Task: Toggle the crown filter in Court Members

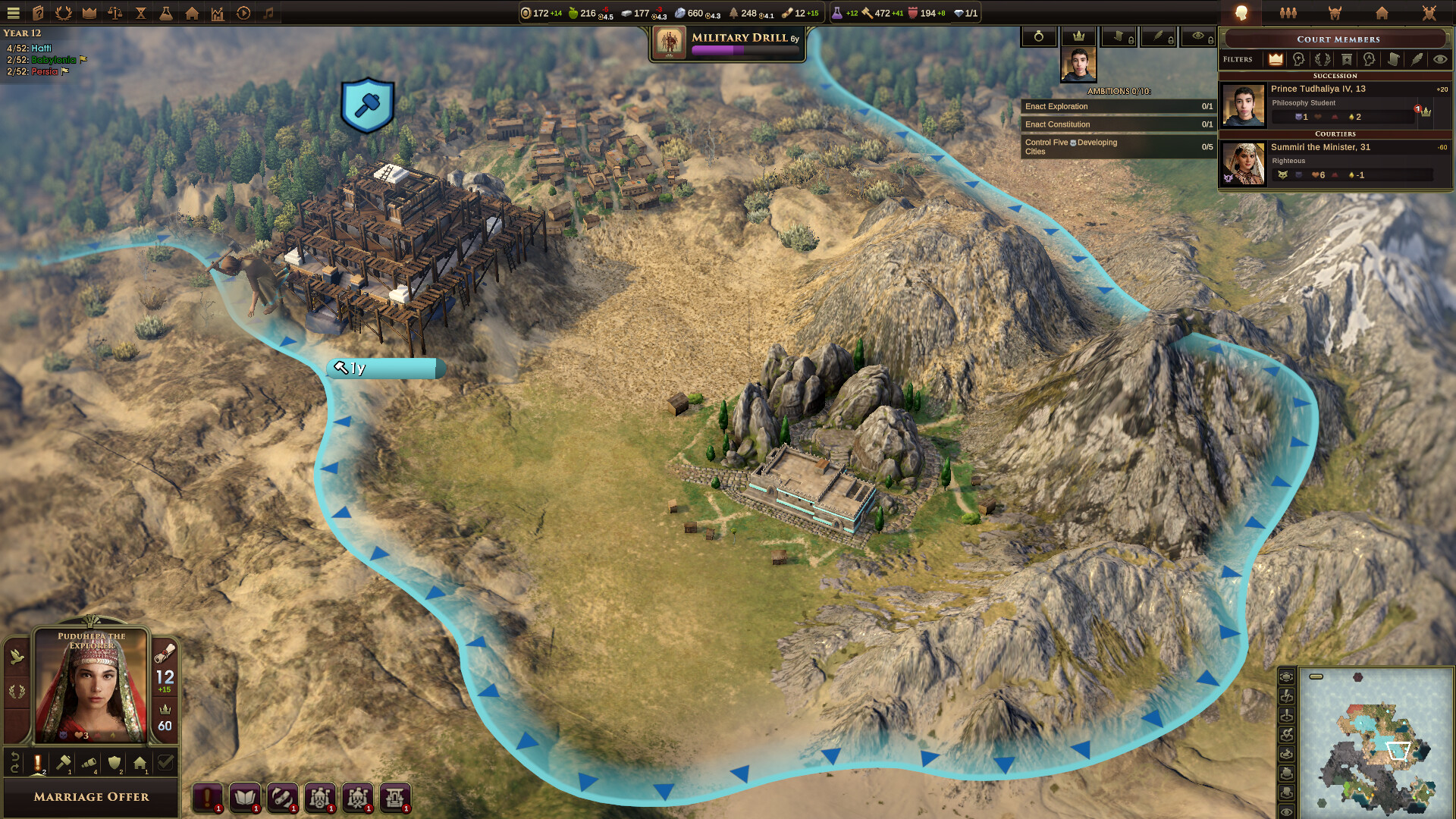Action: tap(1275, 59)
